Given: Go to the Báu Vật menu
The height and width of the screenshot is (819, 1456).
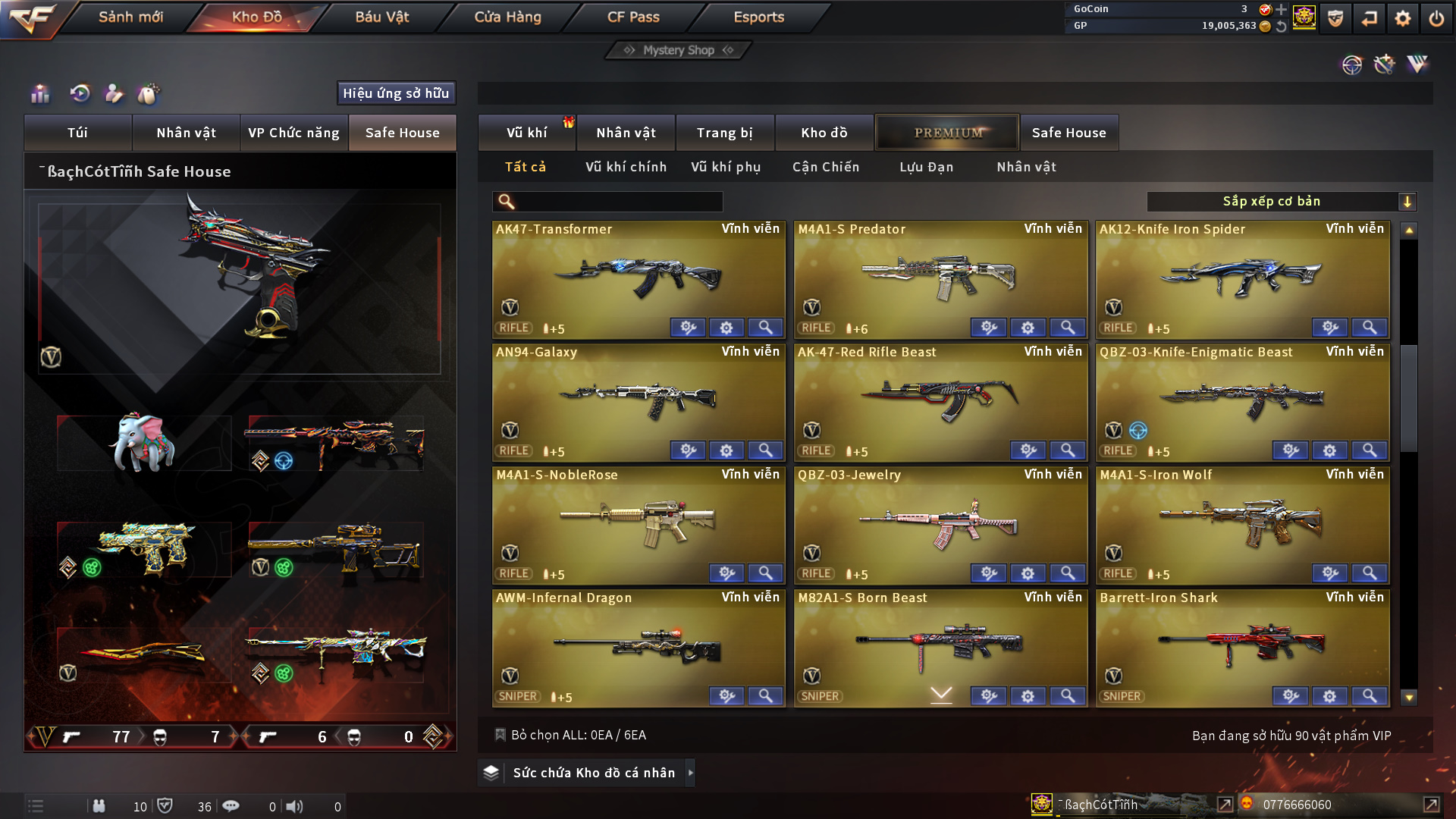Looking at the screenshot, I should [381, 17].
